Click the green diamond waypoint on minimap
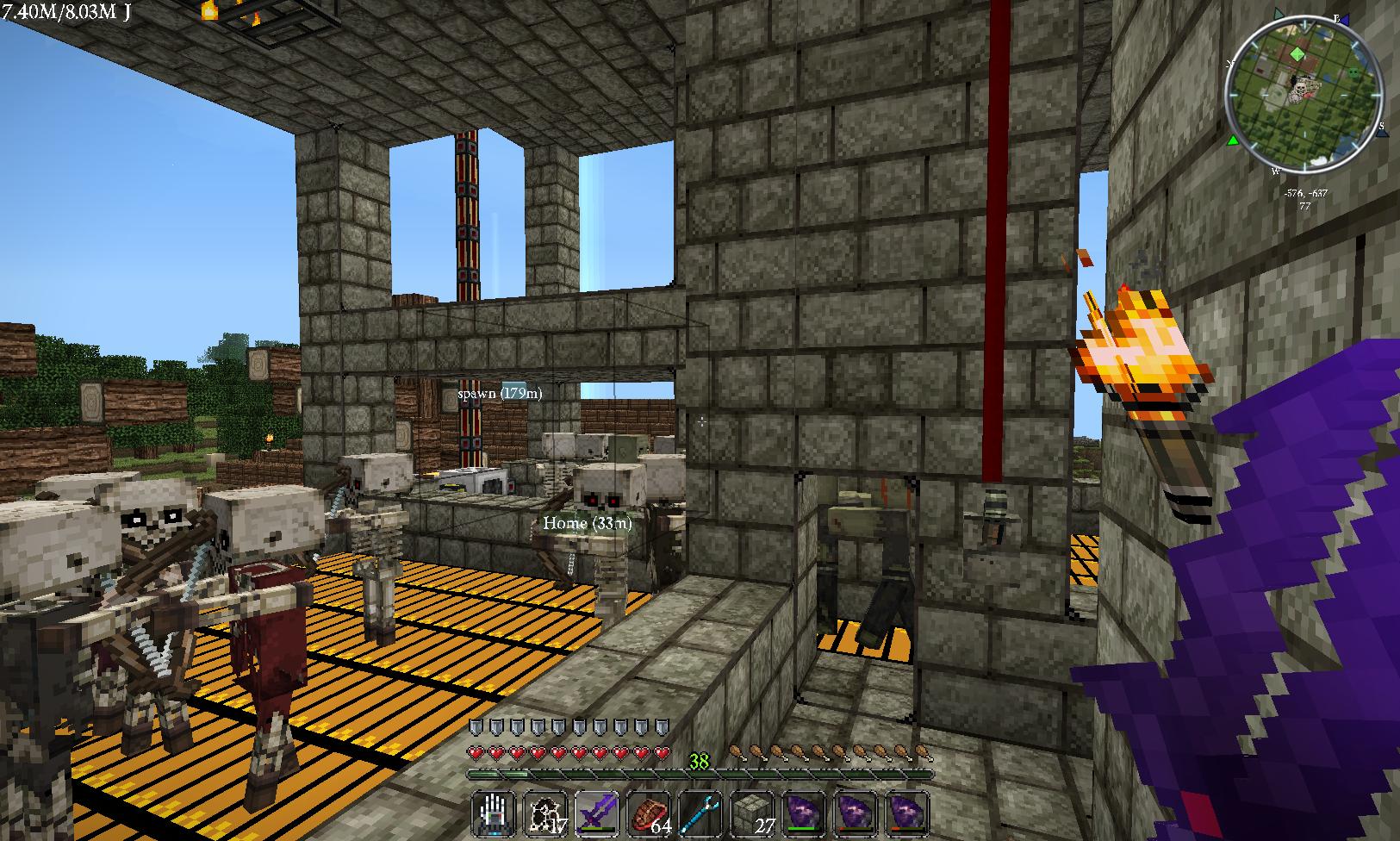 point(1297,53)
